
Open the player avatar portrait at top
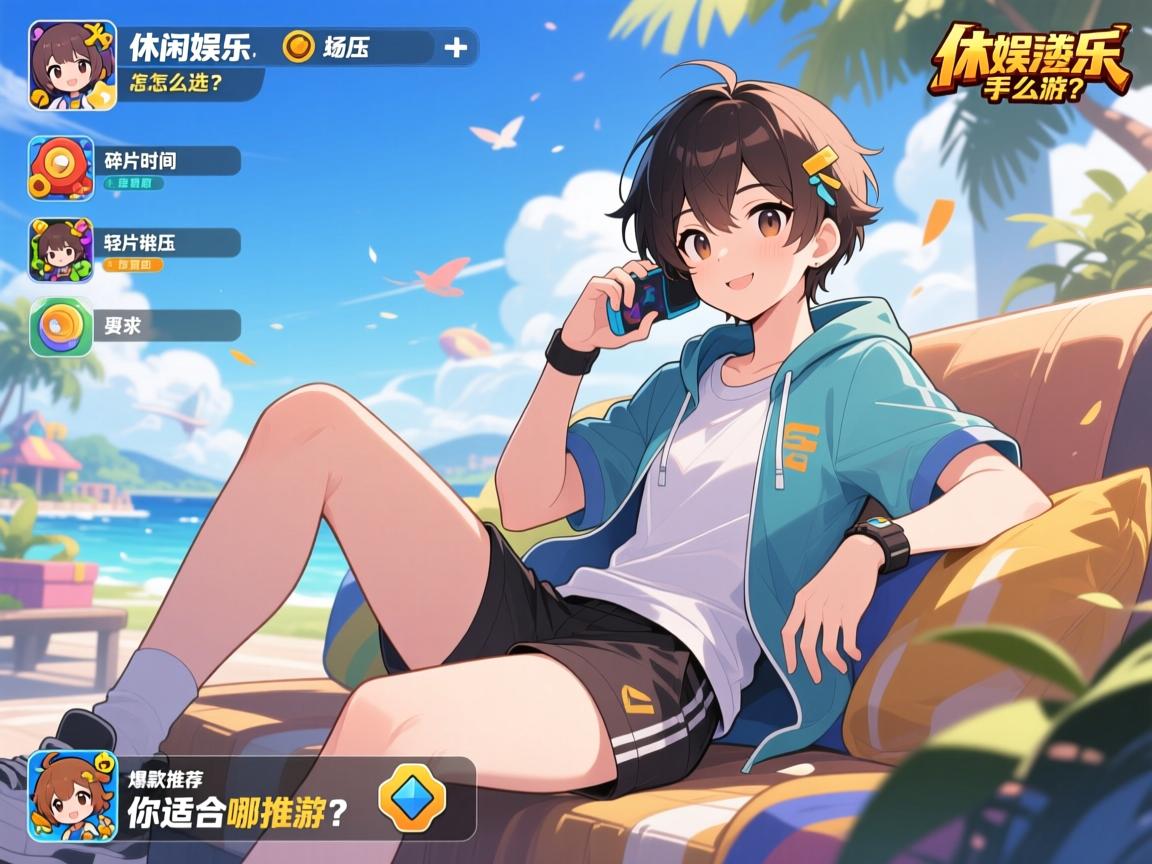coord(73,65)
